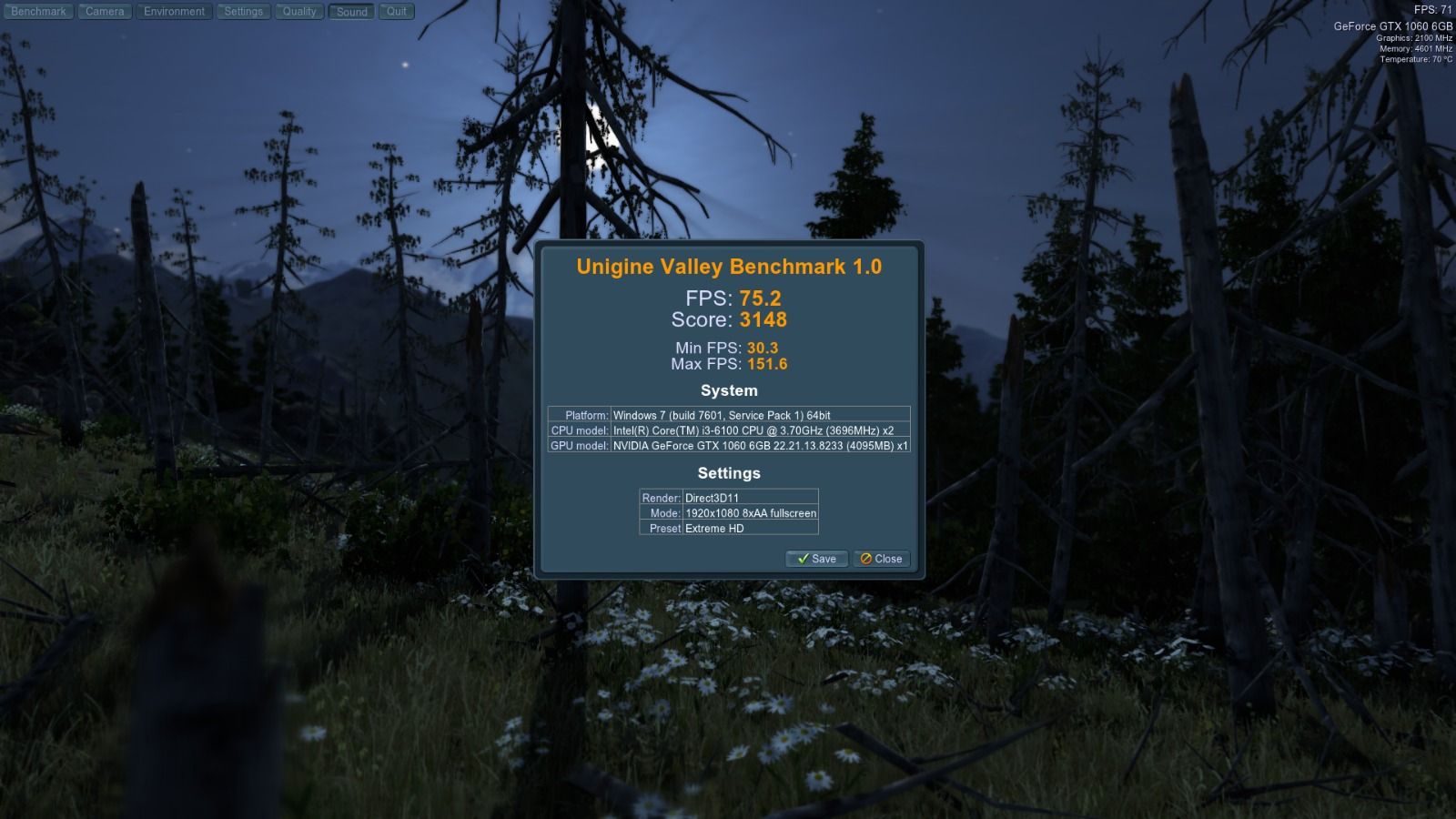Toggle the Sound button

[351, 12]
